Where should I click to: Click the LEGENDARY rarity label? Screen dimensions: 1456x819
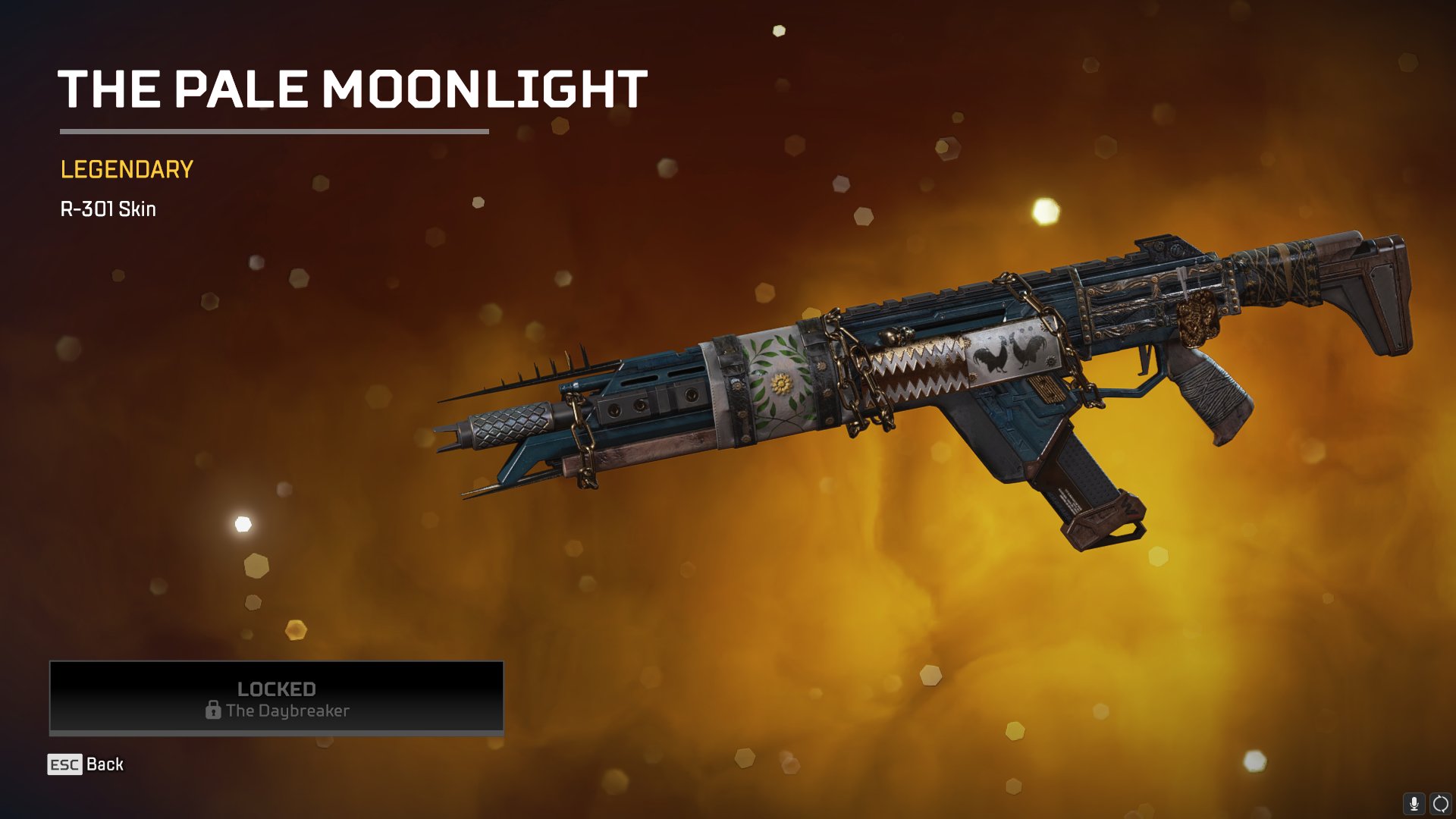click(x=124, y=171)
